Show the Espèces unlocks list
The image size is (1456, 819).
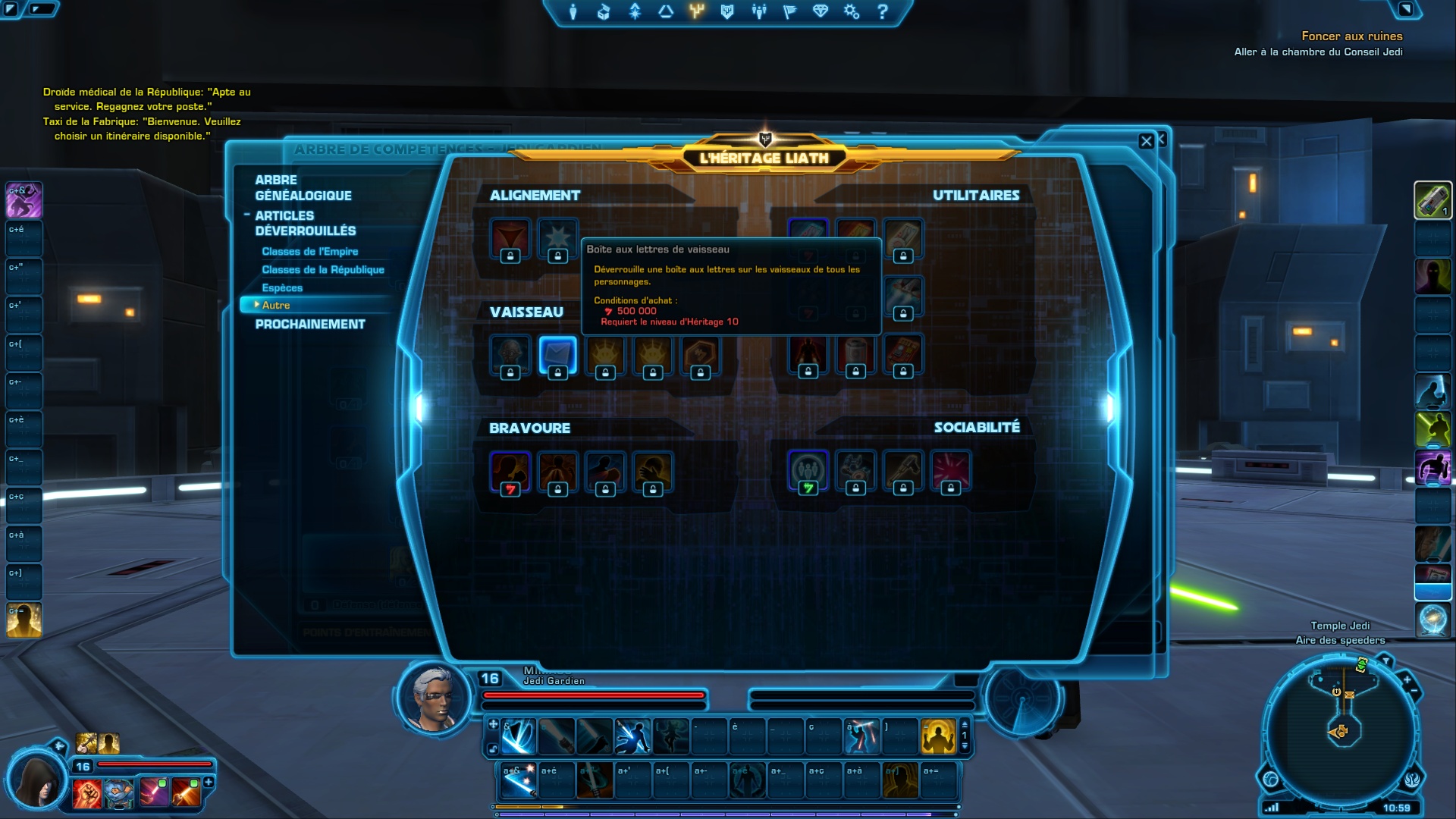pos(282,287)
